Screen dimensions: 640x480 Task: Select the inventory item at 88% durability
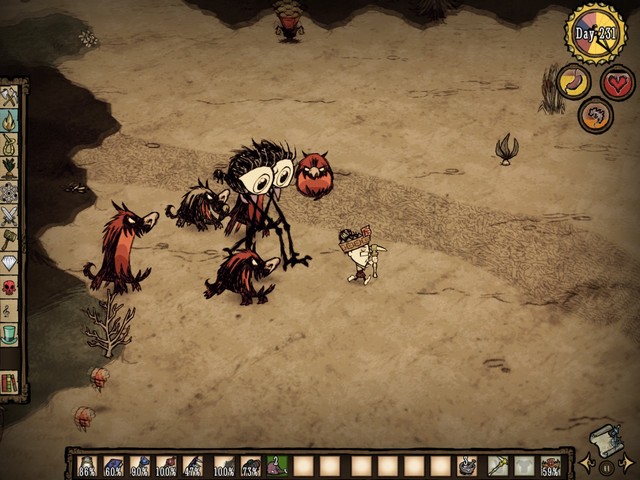pyautogui.click(x=87, y=465)
